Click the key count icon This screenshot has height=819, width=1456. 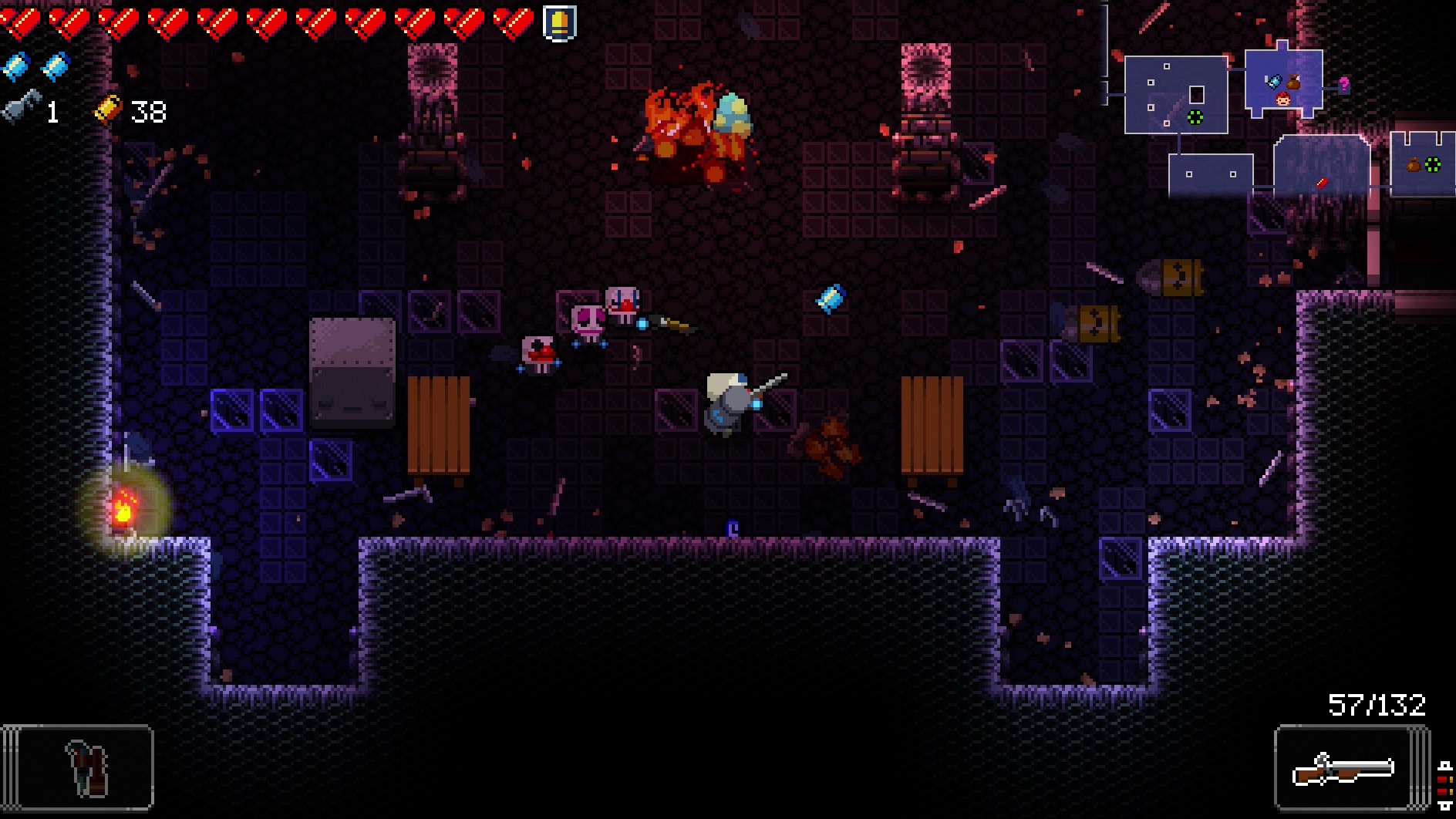[x=22, y=109]
